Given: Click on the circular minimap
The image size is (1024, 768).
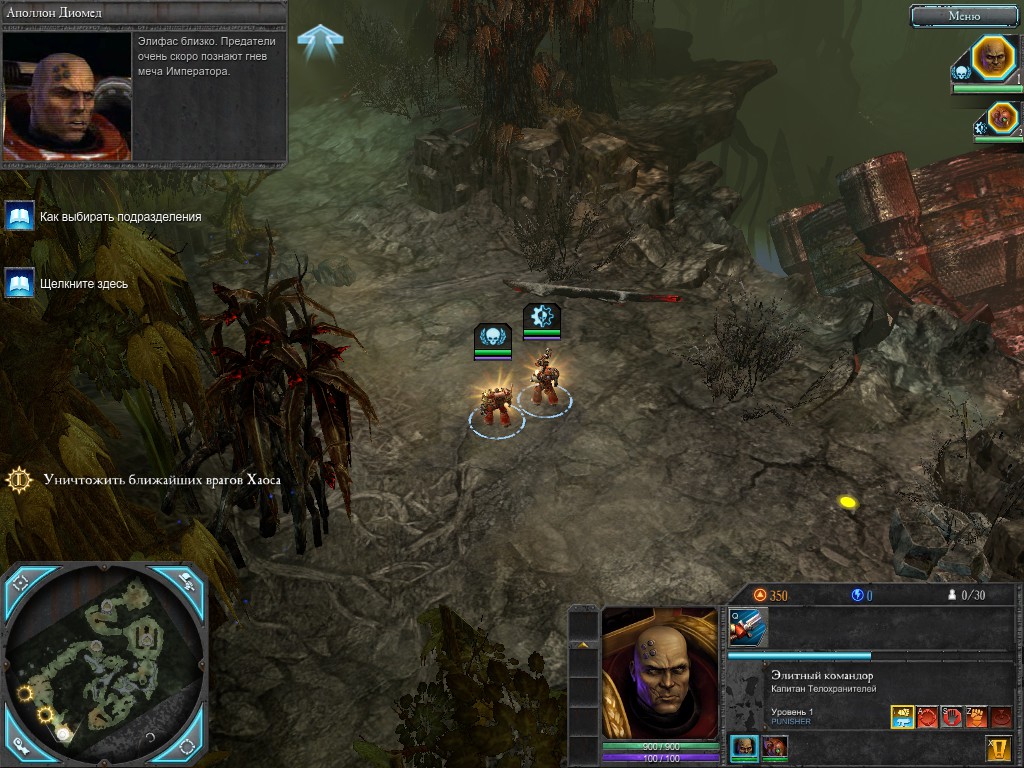Looking at the screenshot, I should tap(105, 660).
